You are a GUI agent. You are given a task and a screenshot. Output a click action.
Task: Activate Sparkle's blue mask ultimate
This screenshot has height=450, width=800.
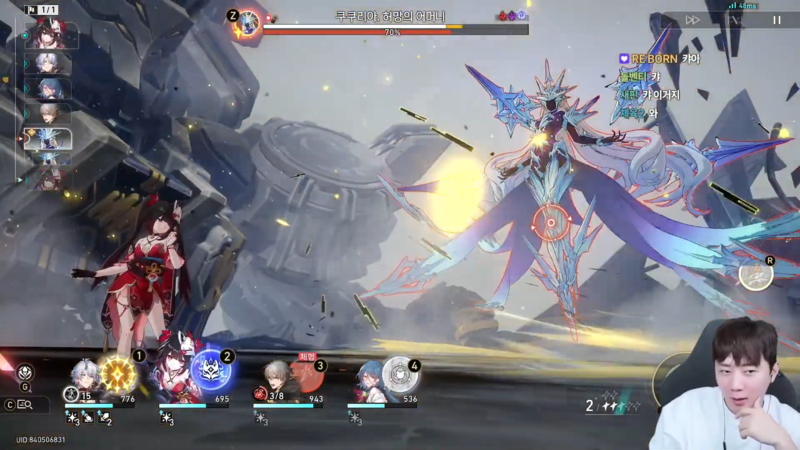coord(211,369)
